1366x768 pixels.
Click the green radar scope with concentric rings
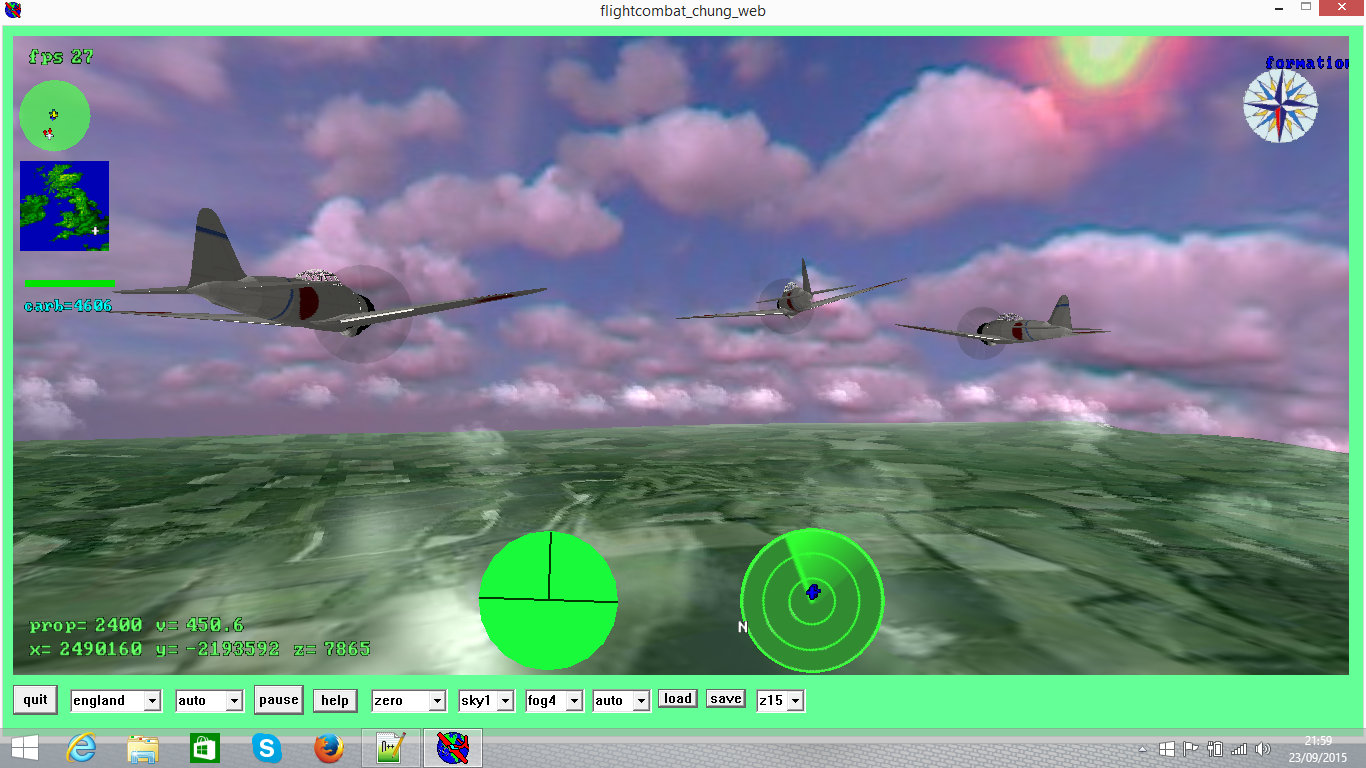click(812, 600)
